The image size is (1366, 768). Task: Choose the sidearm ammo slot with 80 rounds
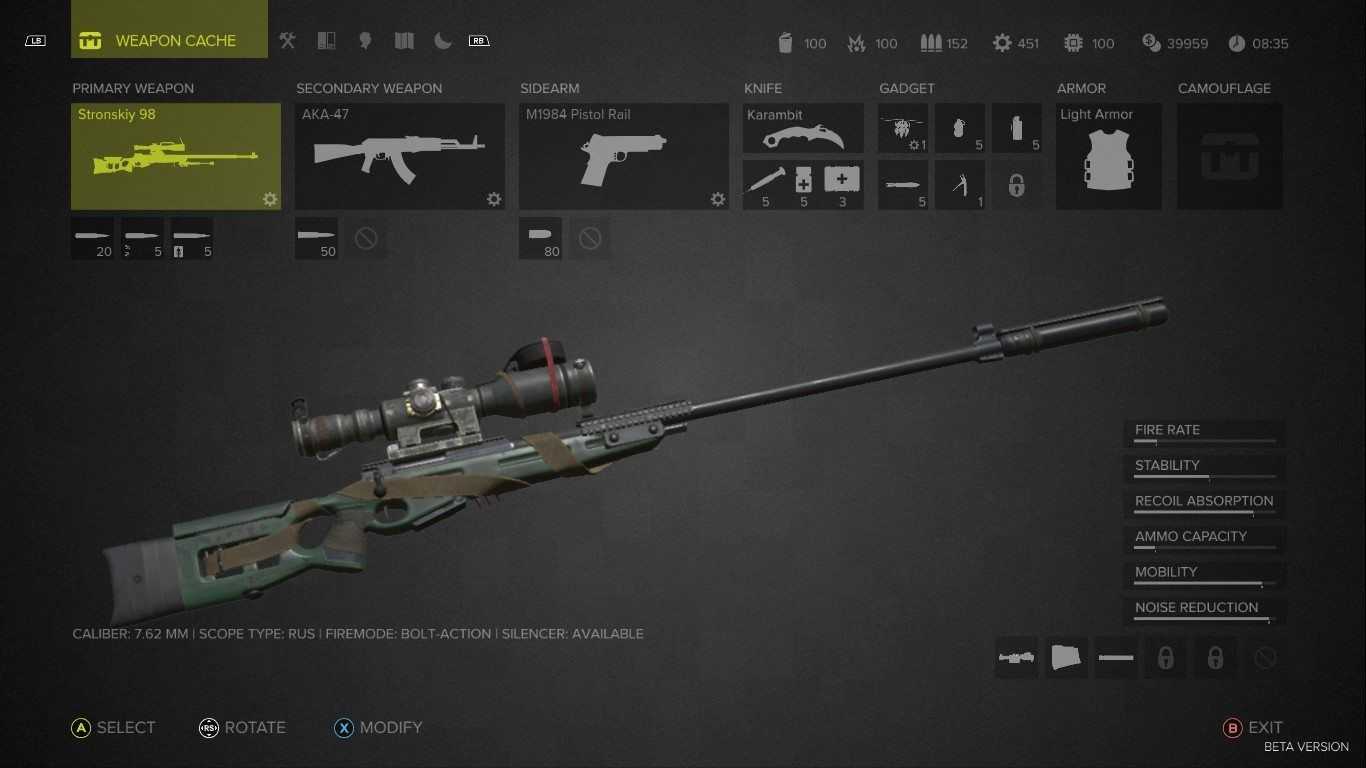540,238
